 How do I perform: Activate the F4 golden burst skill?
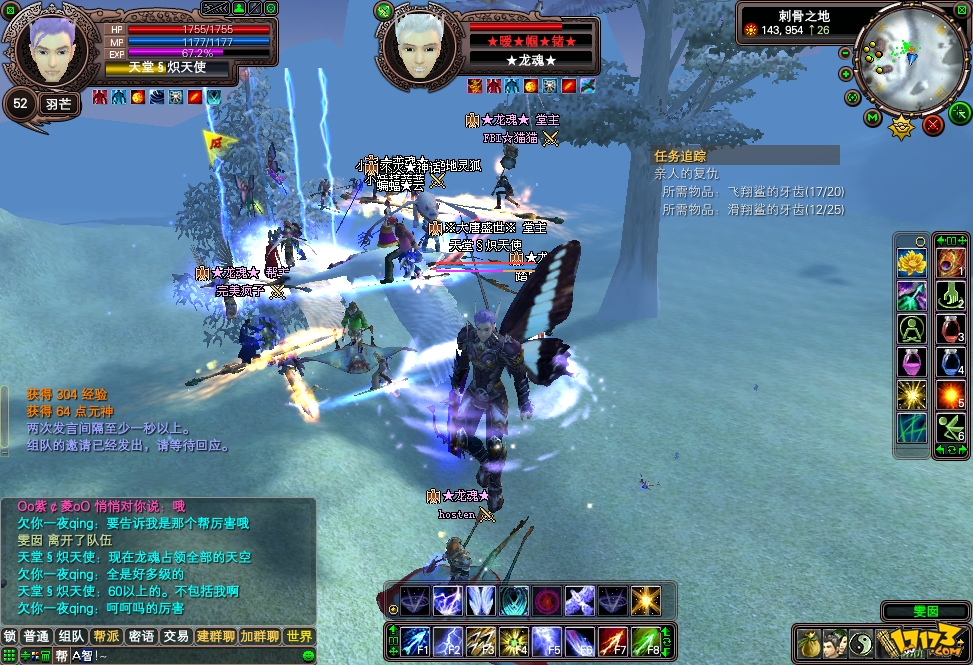tap(514, 639)
